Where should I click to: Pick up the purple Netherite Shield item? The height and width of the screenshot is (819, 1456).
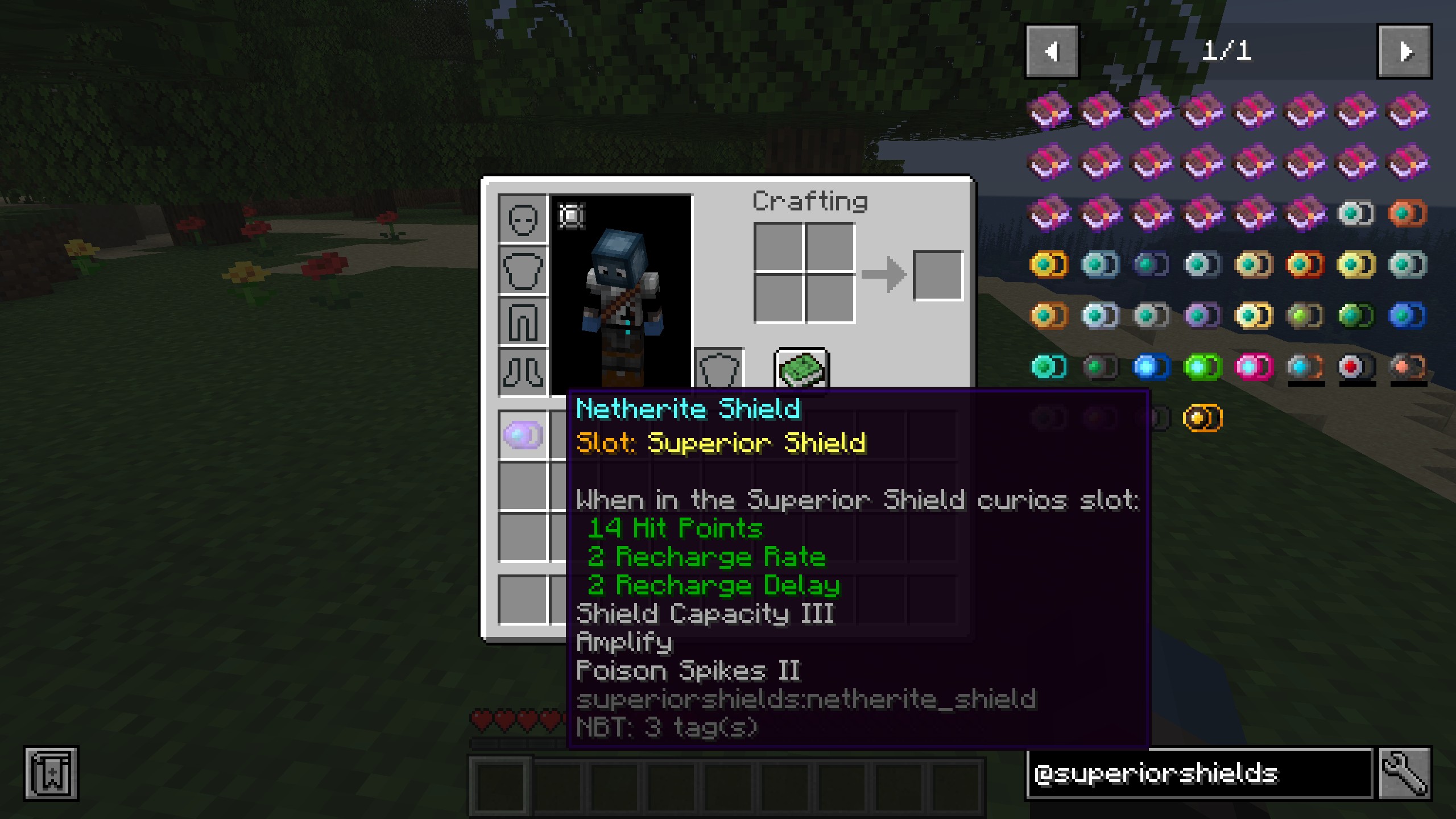click(x=523, y=435)
